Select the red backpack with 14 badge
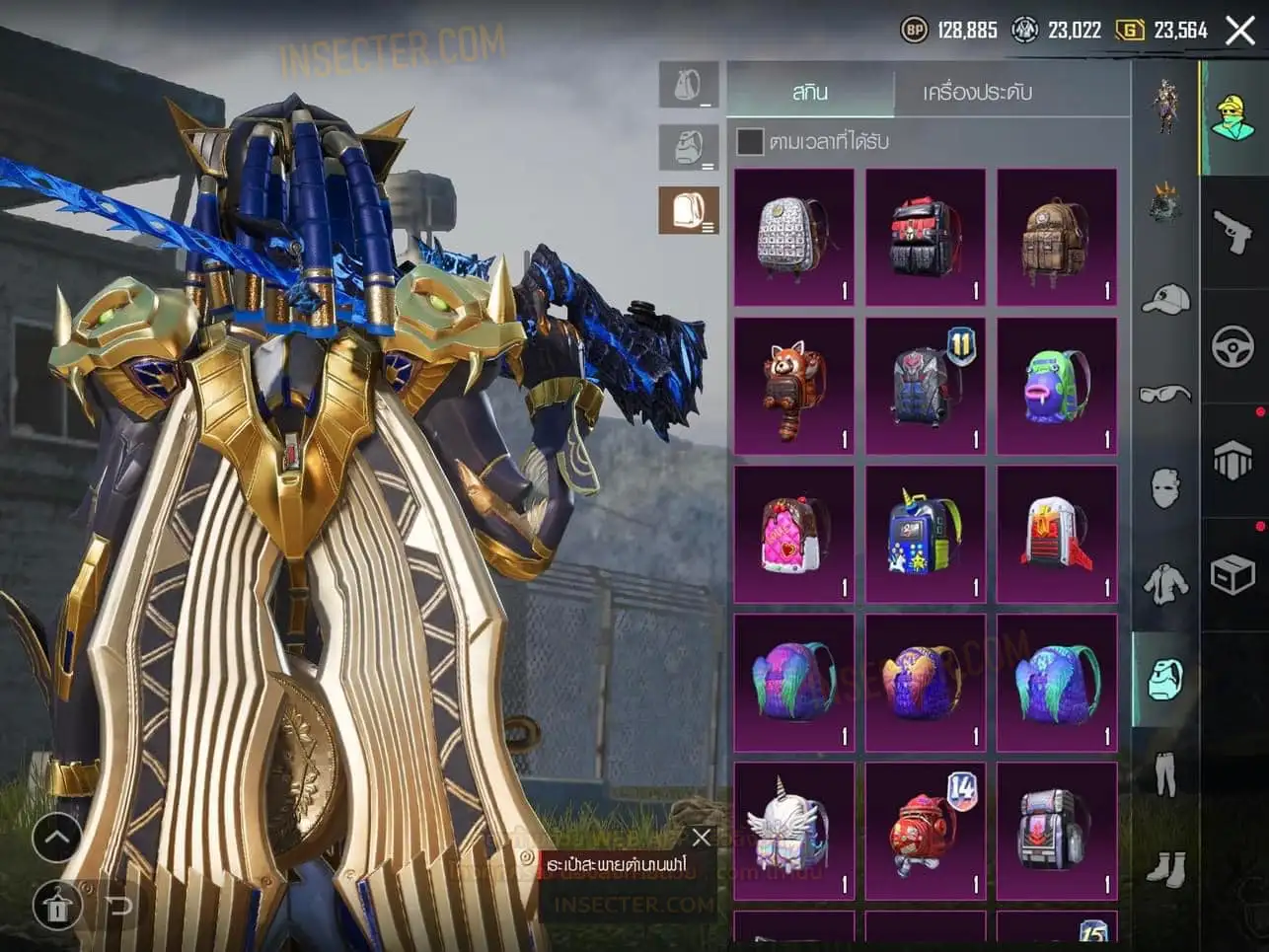This screenshot has width=1269, height=952. point(925,831)
